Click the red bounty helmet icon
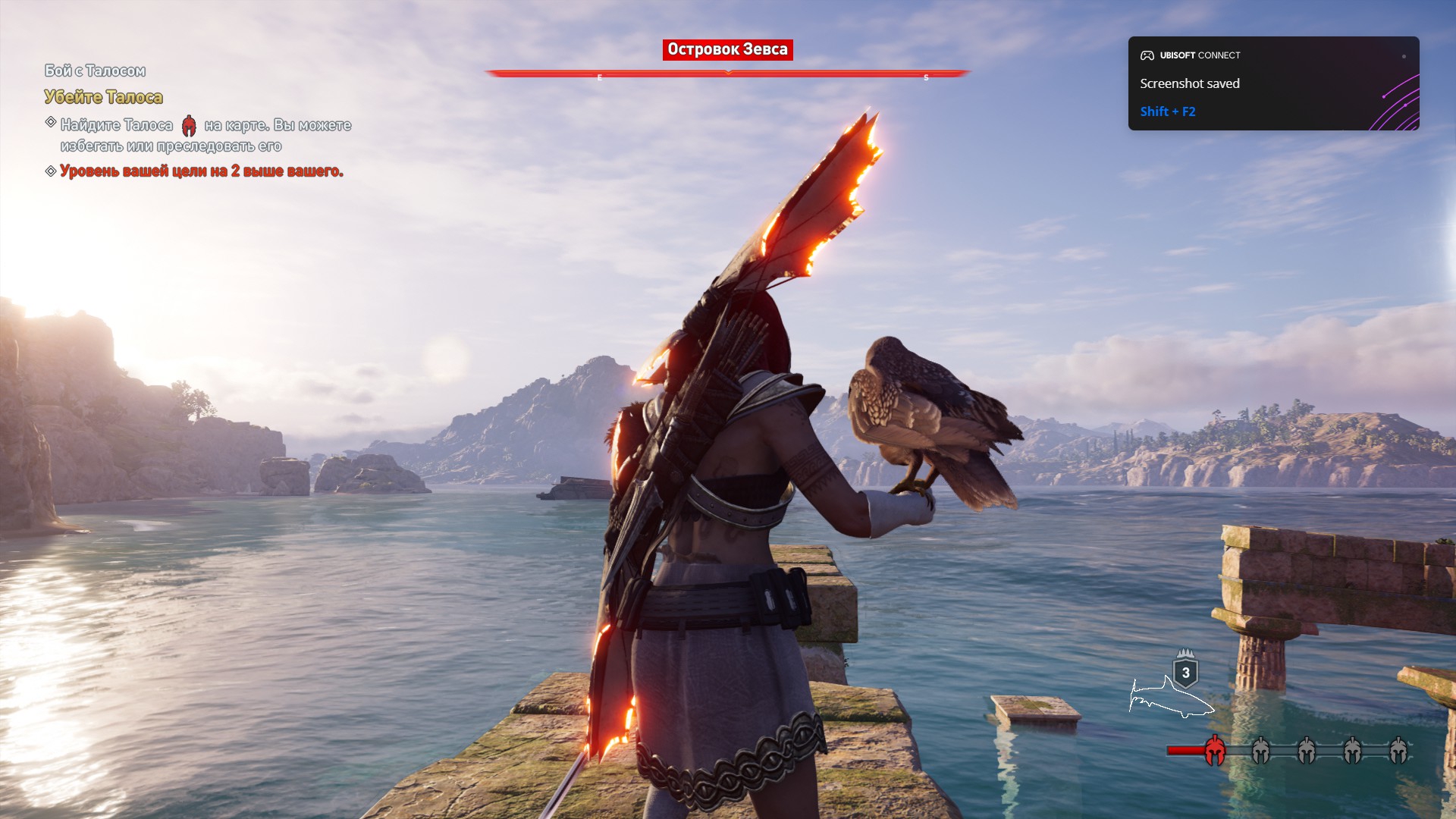 (1214, 751)
